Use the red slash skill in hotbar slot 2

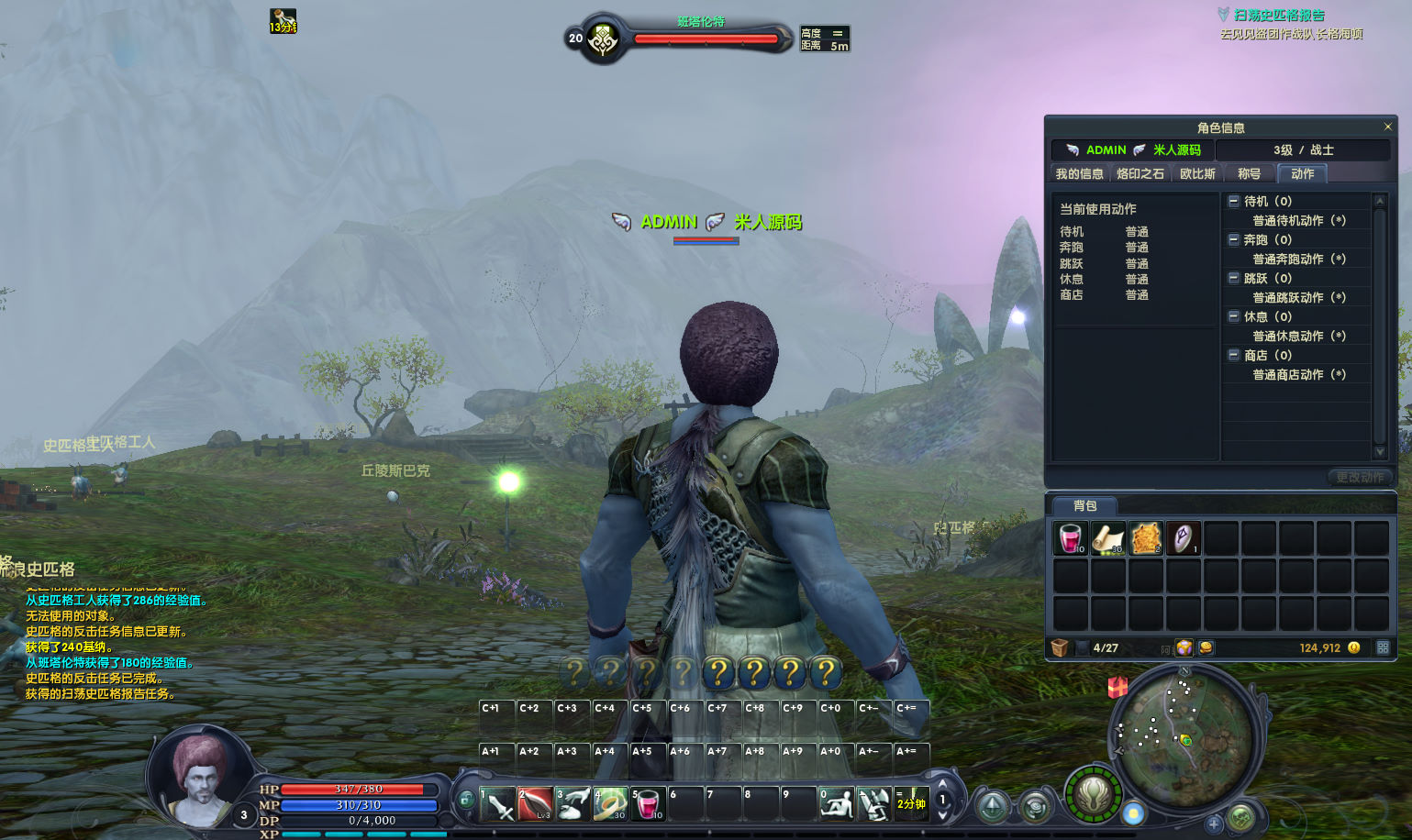pyautogui.click(x=535, y=803)
